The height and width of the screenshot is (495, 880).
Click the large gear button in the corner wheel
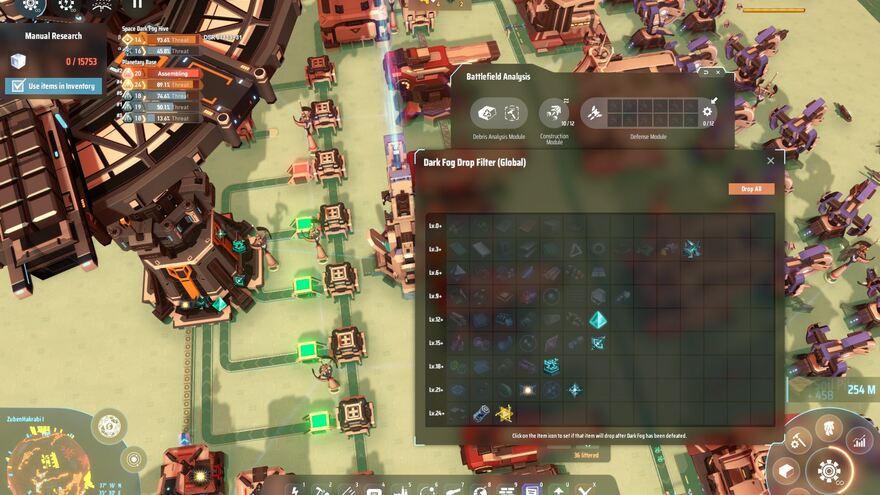(x=829, y=468)
